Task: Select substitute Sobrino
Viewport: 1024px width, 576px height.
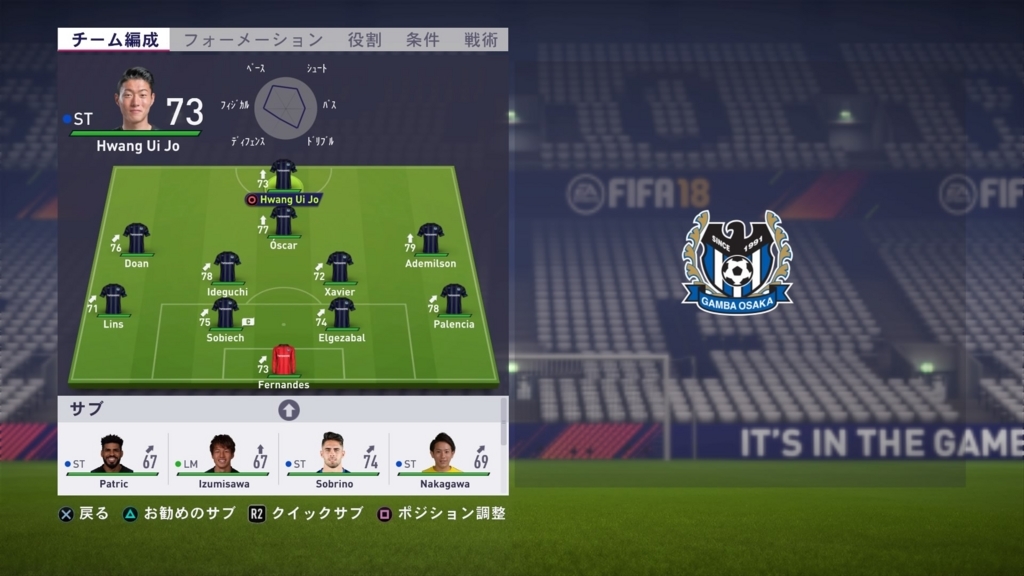Action: (x=333, y=455)
